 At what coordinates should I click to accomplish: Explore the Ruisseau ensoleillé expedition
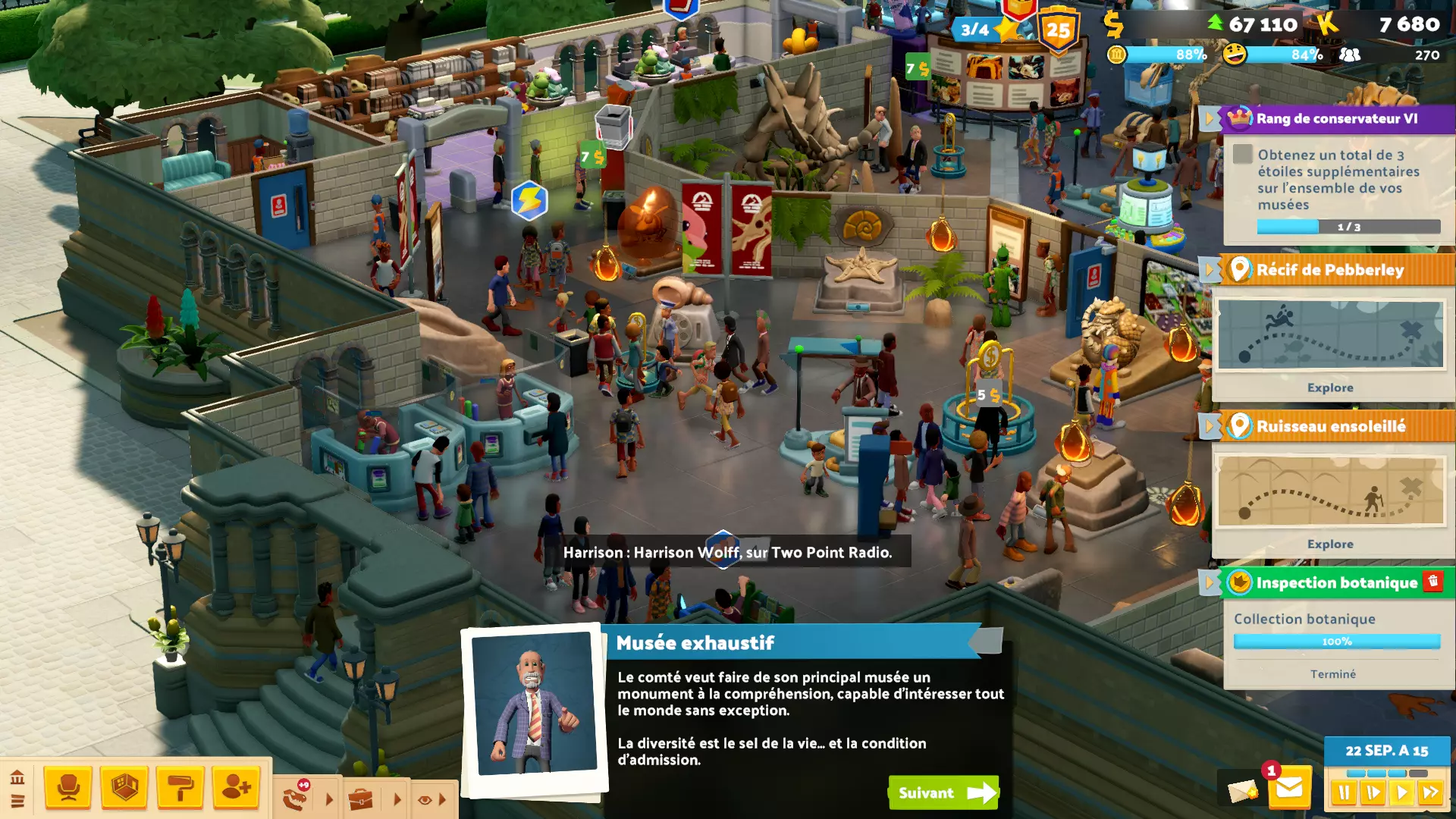pos(1329,544)
